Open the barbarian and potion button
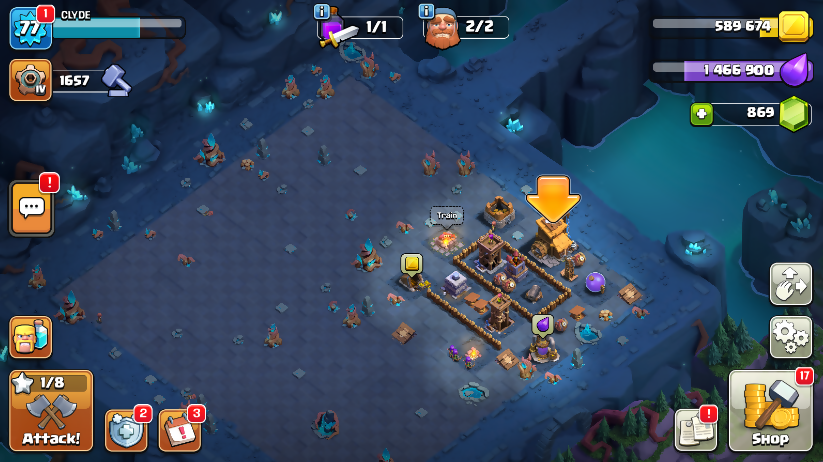The image size is (823, 462). (x=30, y=337)
